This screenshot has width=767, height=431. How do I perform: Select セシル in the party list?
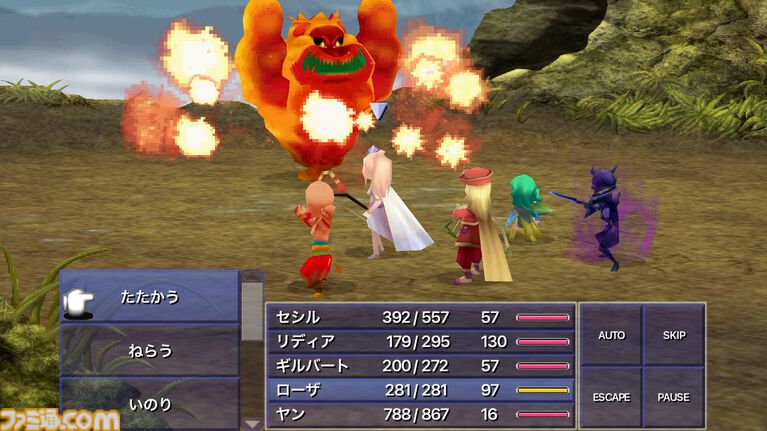pos(420,317)
